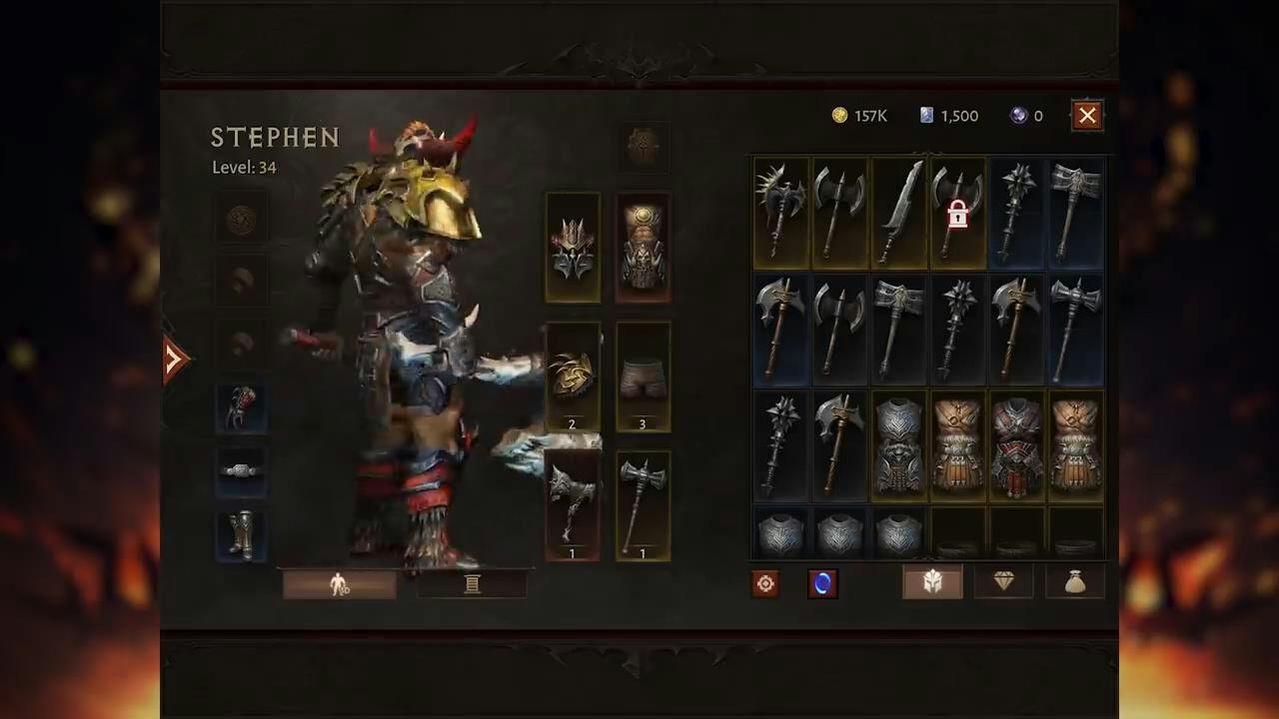1279x719 pixels.
Task: Click the red target button below inventory
Action: [x=766, y=584]
